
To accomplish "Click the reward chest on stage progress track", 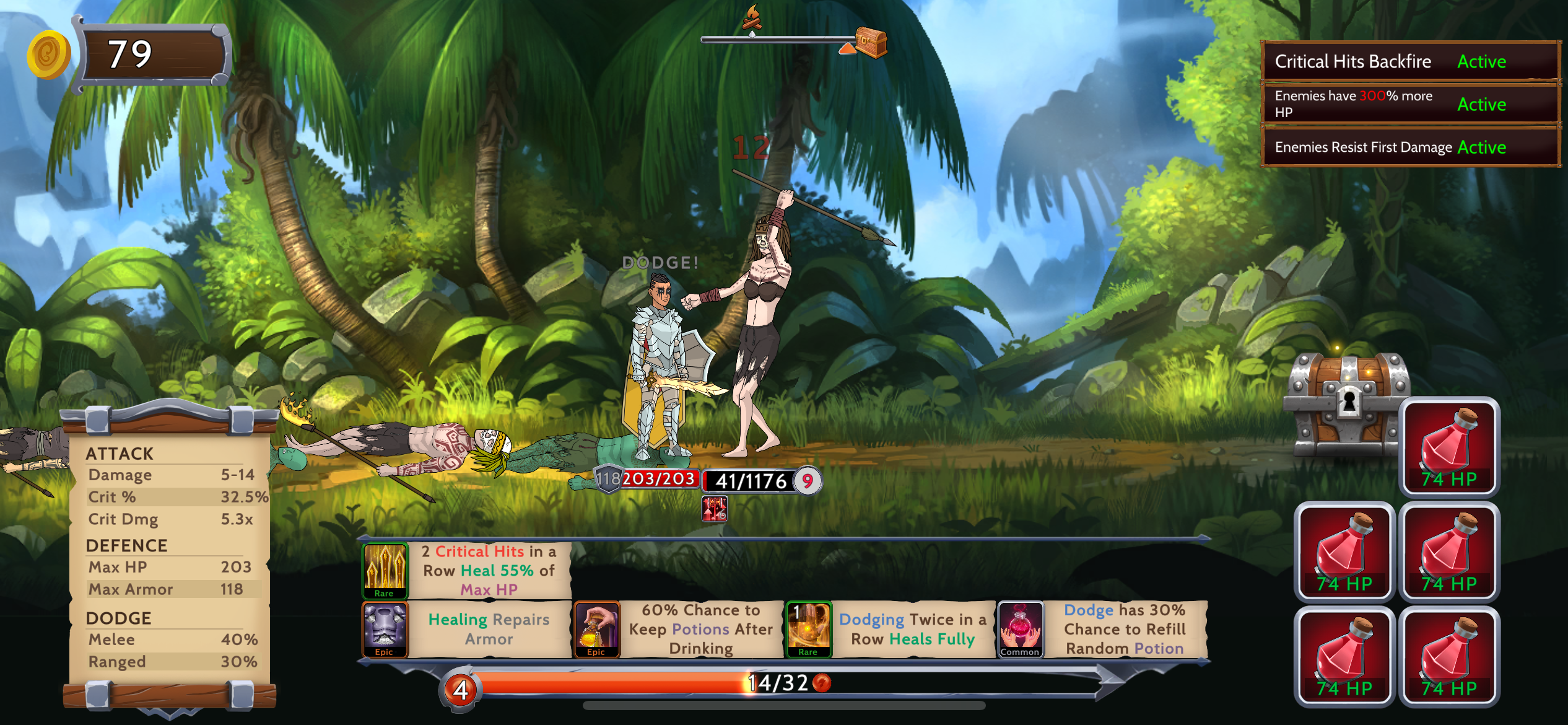I will (x=871, y=42).
